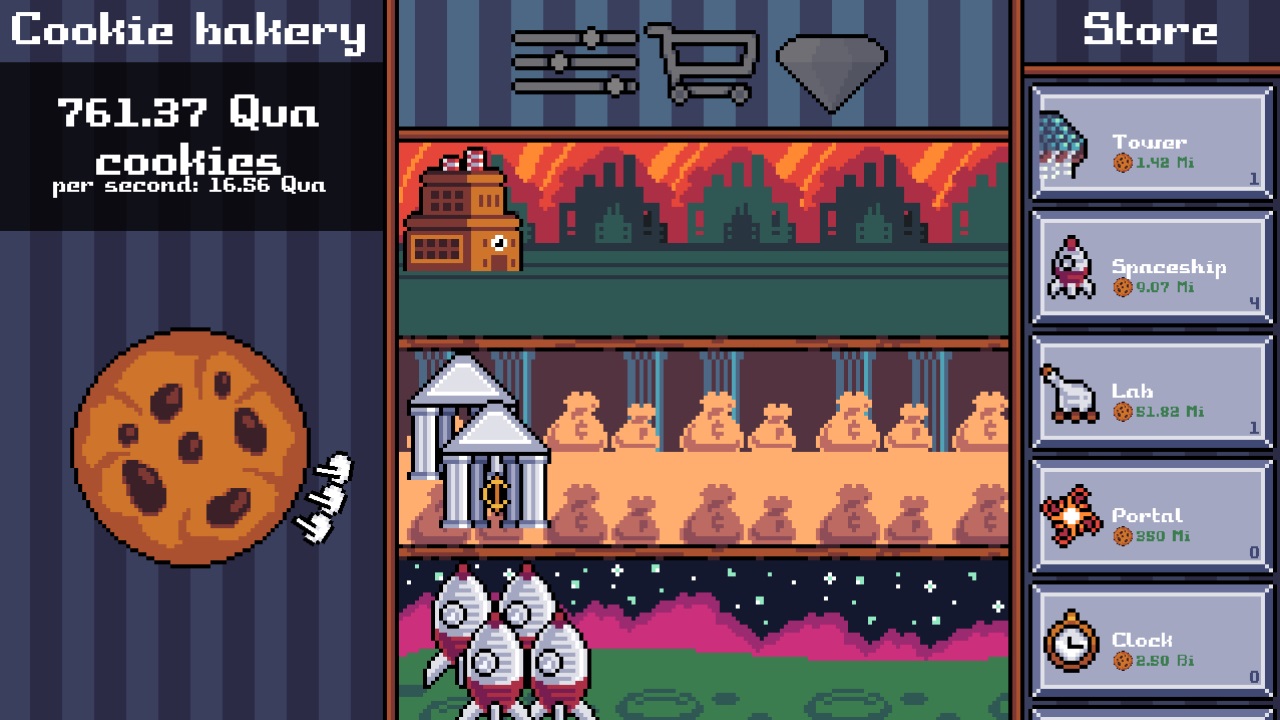Screen dimensions: 1280x720
Task: Purchase a Clock for 2.50 Bi
Action: pyautogui.click(x=1150, y=640)
